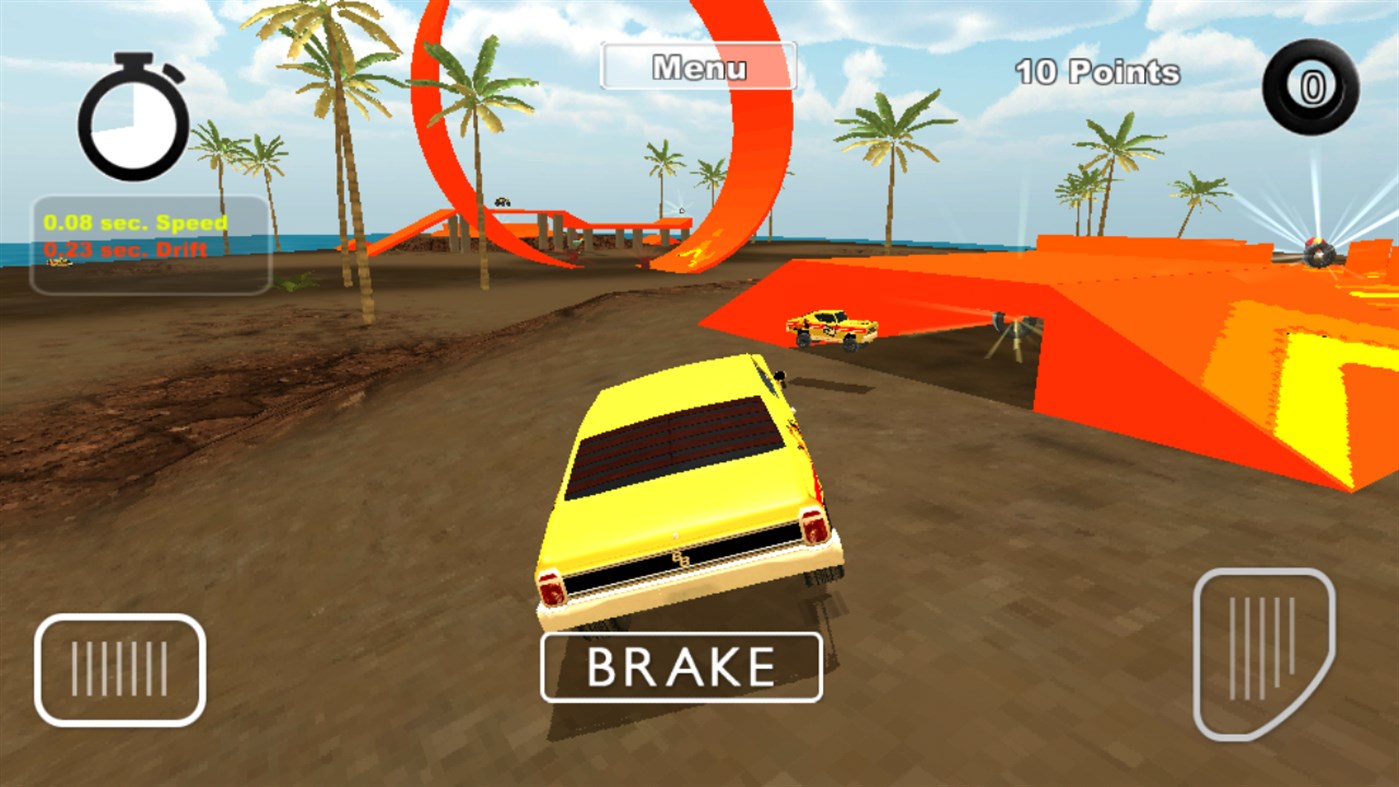Tap the red Drift time text
The height and width of the screenshot is (787, 1399).
click(x=127, y=250)
